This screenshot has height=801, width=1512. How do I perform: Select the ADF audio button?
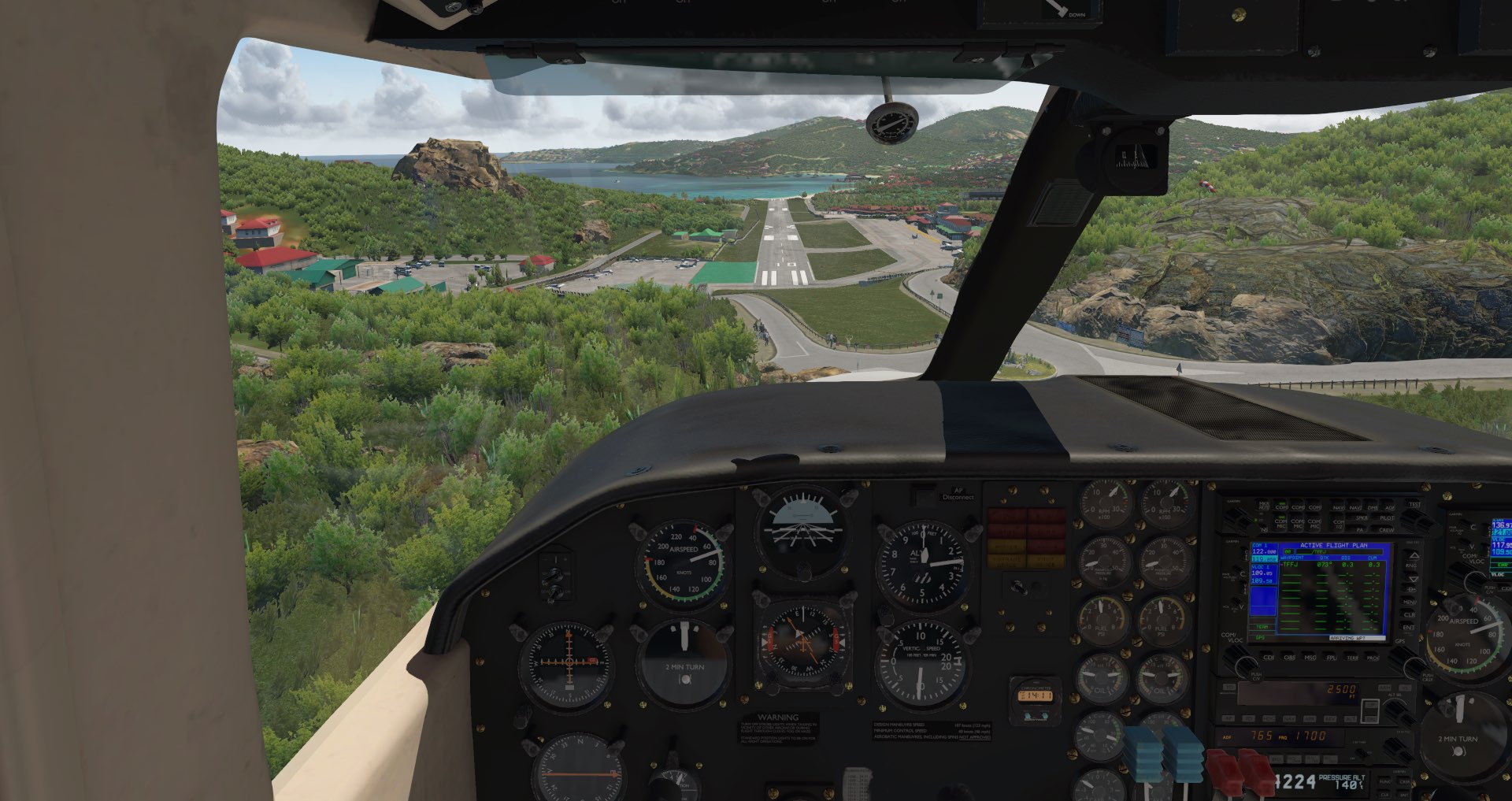(x=1389, y=507)
